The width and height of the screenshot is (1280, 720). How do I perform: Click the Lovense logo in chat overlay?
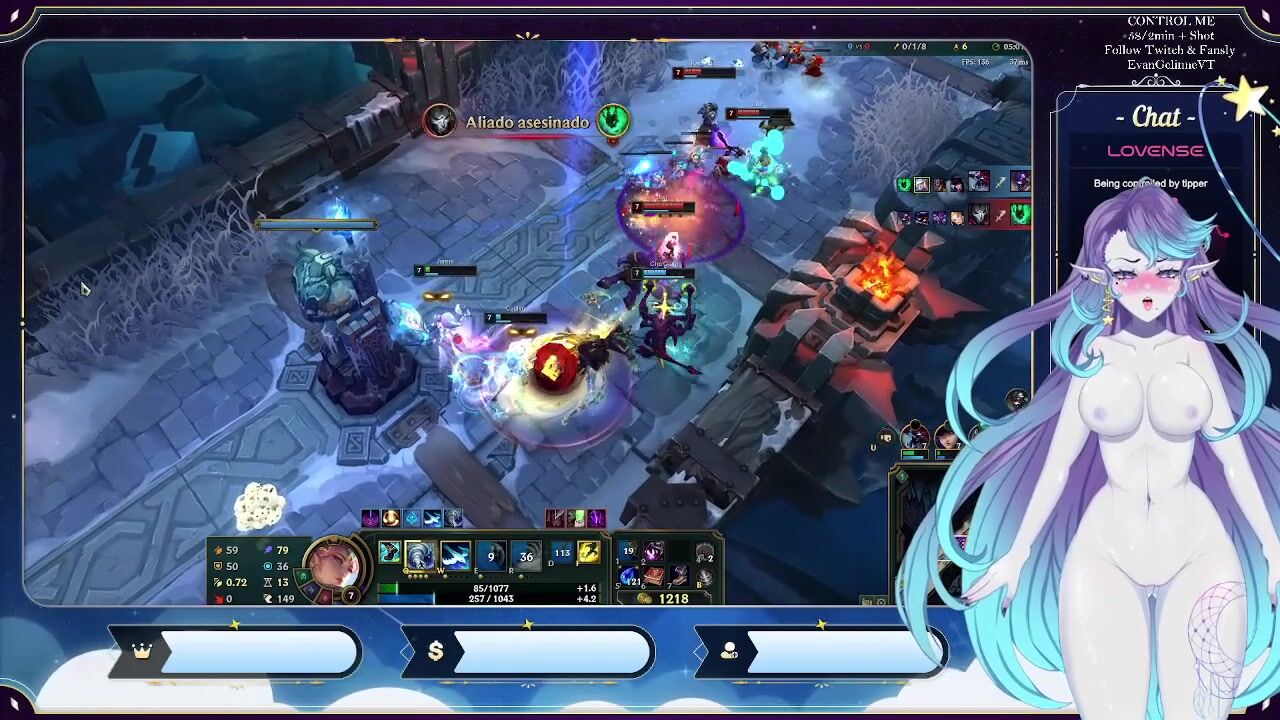[1155, 151]
